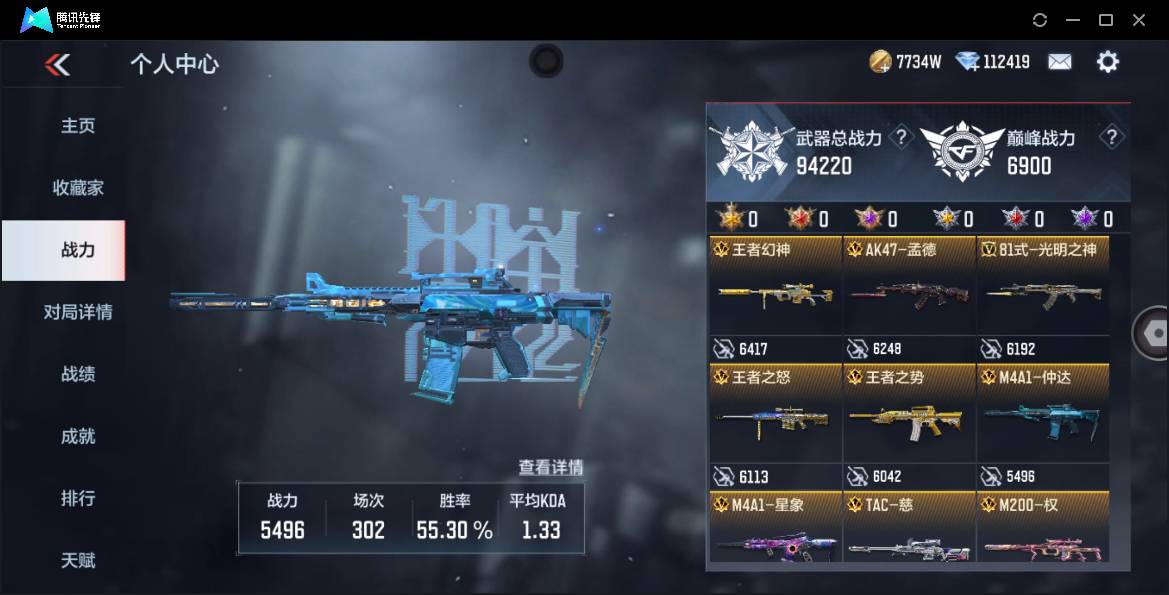This screenshot has width=1169, height=595.
Task: Show the 成就 tab
Action: (78, 436)
